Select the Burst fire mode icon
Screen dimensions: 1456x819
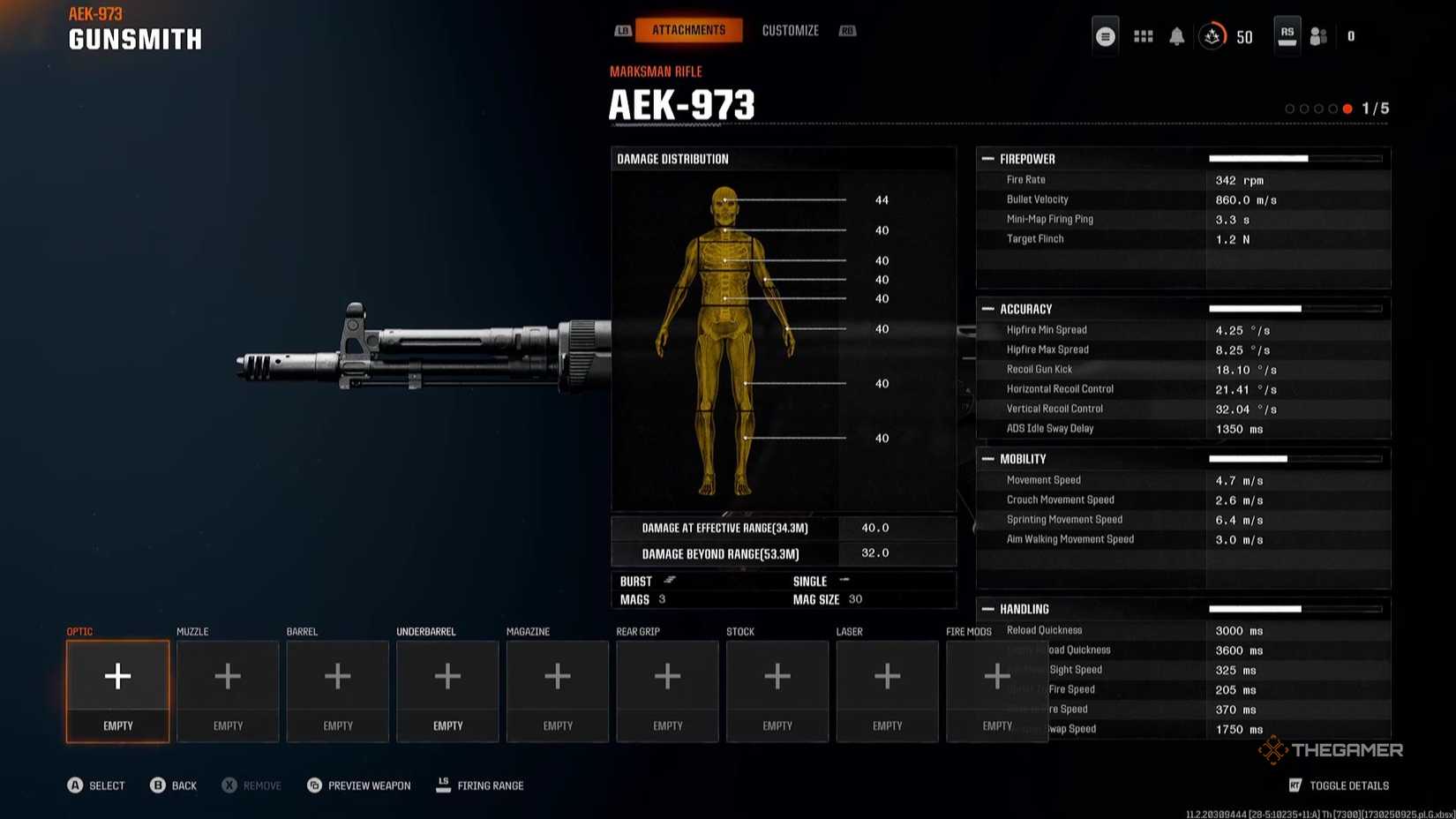click(x=669, y=581)
